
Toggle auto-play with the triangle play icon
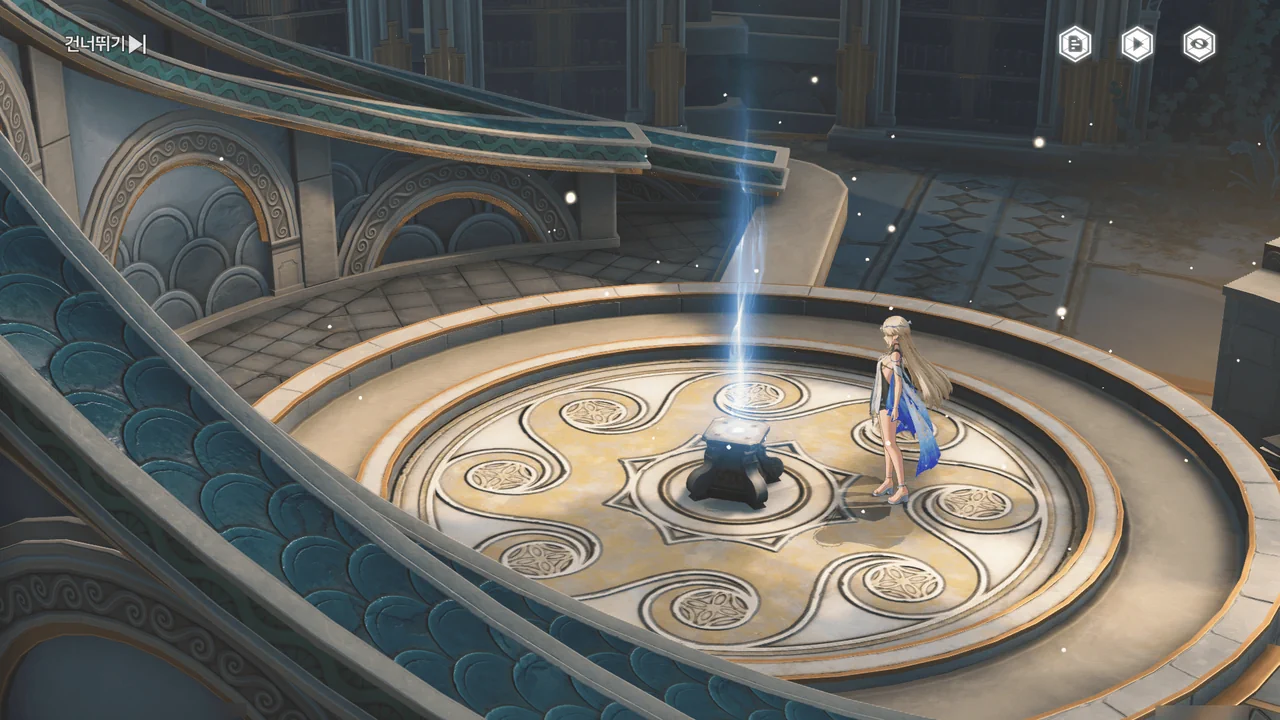click(x=1137, y=44)
